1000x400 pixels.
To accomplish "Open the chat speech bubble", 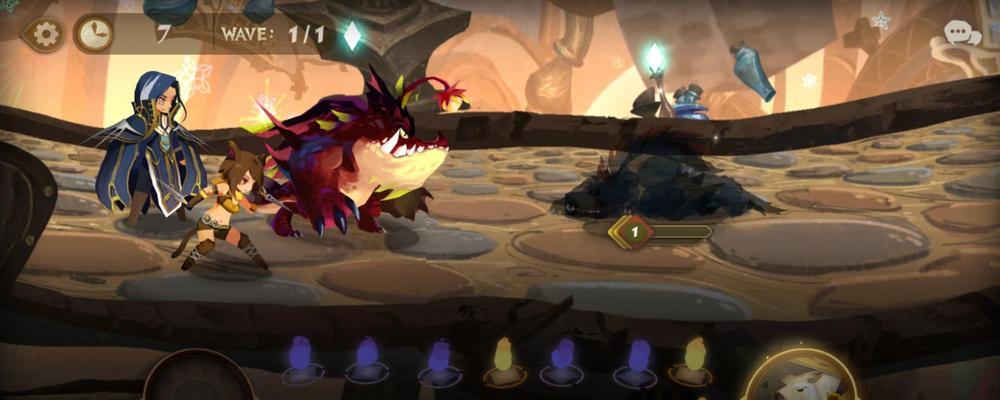I will coord(962,35).
